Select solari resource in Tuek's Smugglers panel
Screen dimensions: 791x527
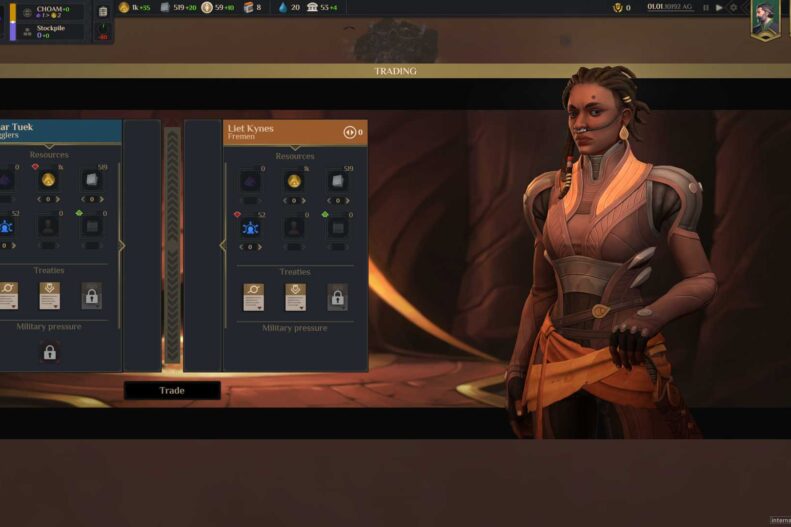[x=48, y=181]
